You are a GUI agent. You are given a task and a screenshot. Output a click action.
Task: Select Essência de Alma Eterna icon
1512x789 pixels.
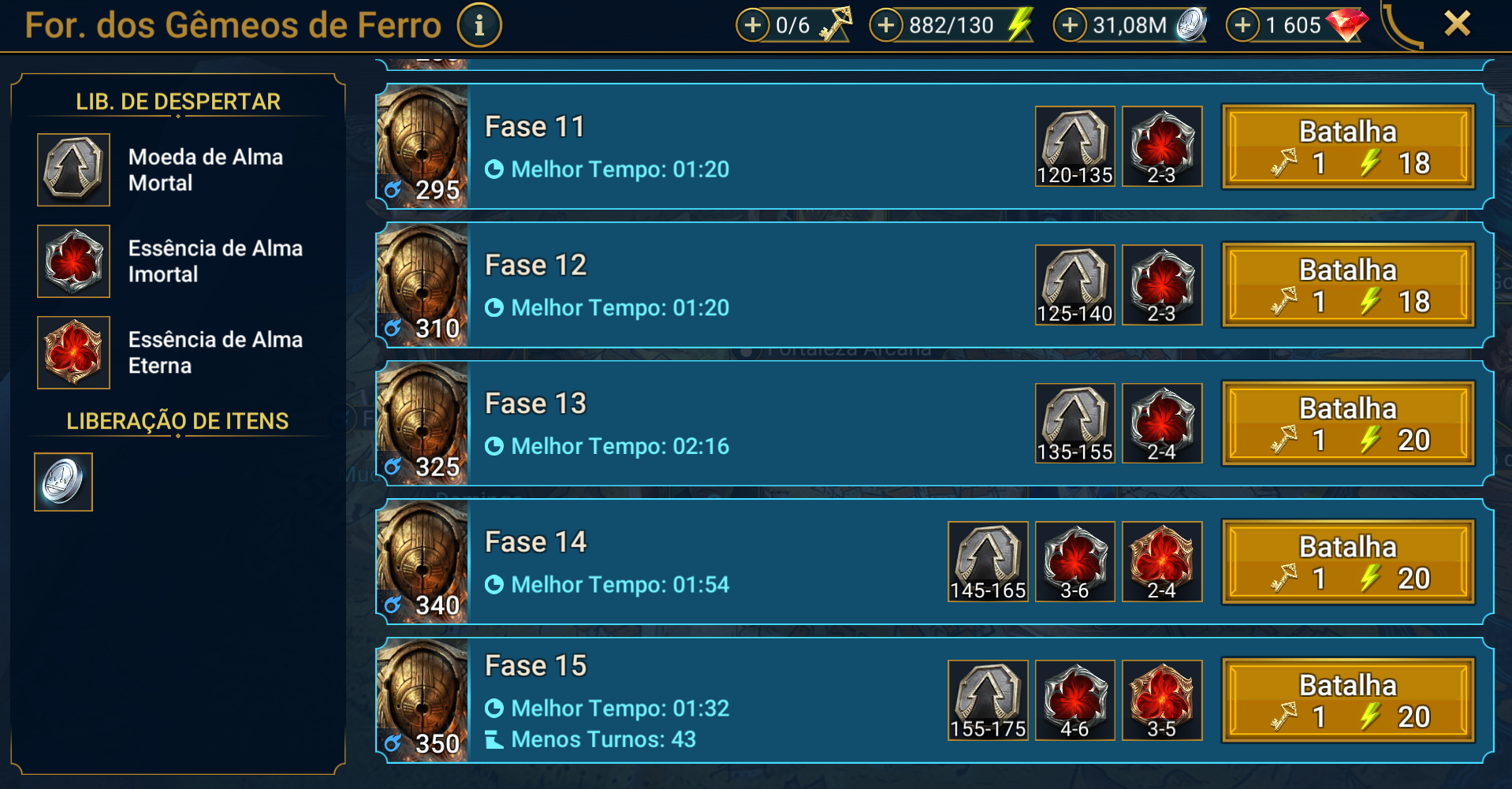point(73,352)
